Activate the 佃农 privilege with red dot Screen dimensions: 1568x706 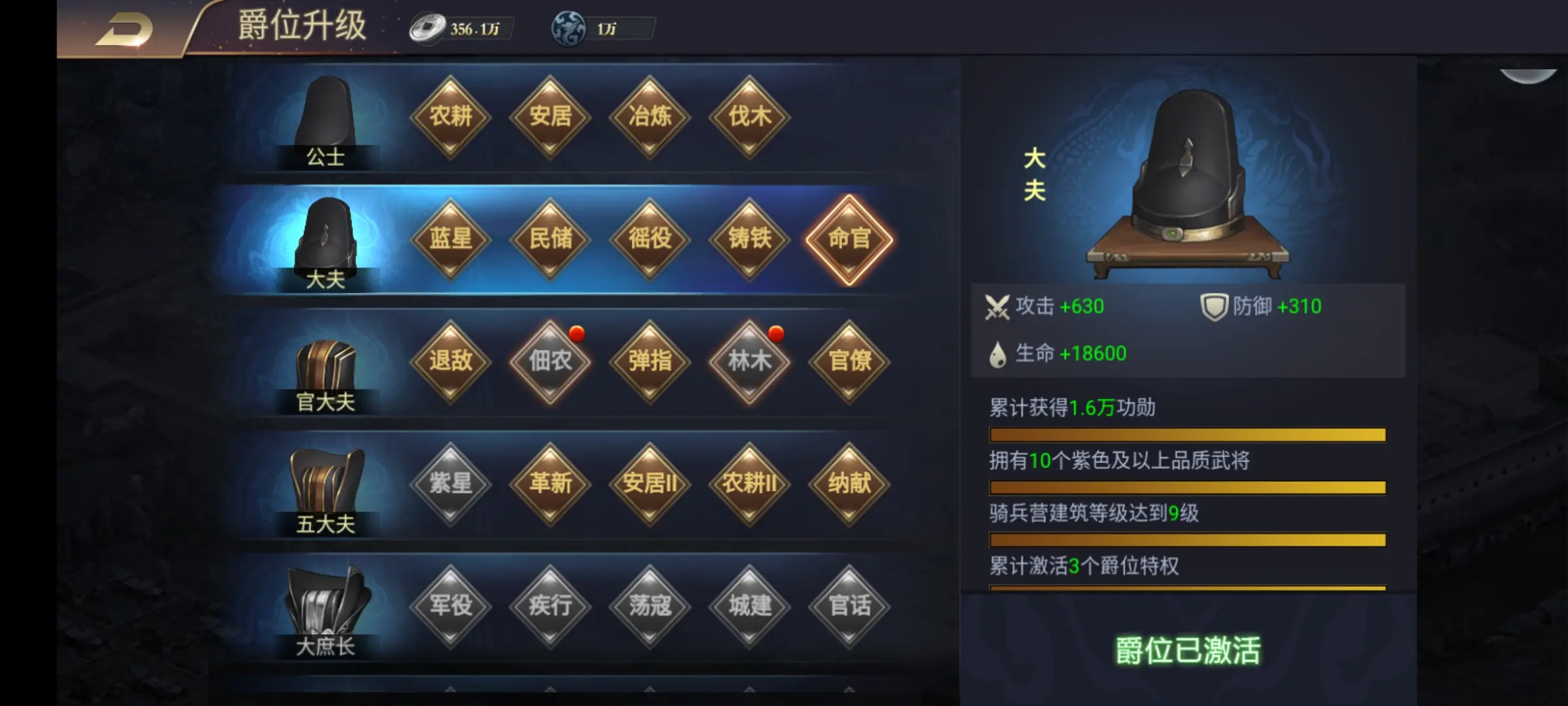551,361
